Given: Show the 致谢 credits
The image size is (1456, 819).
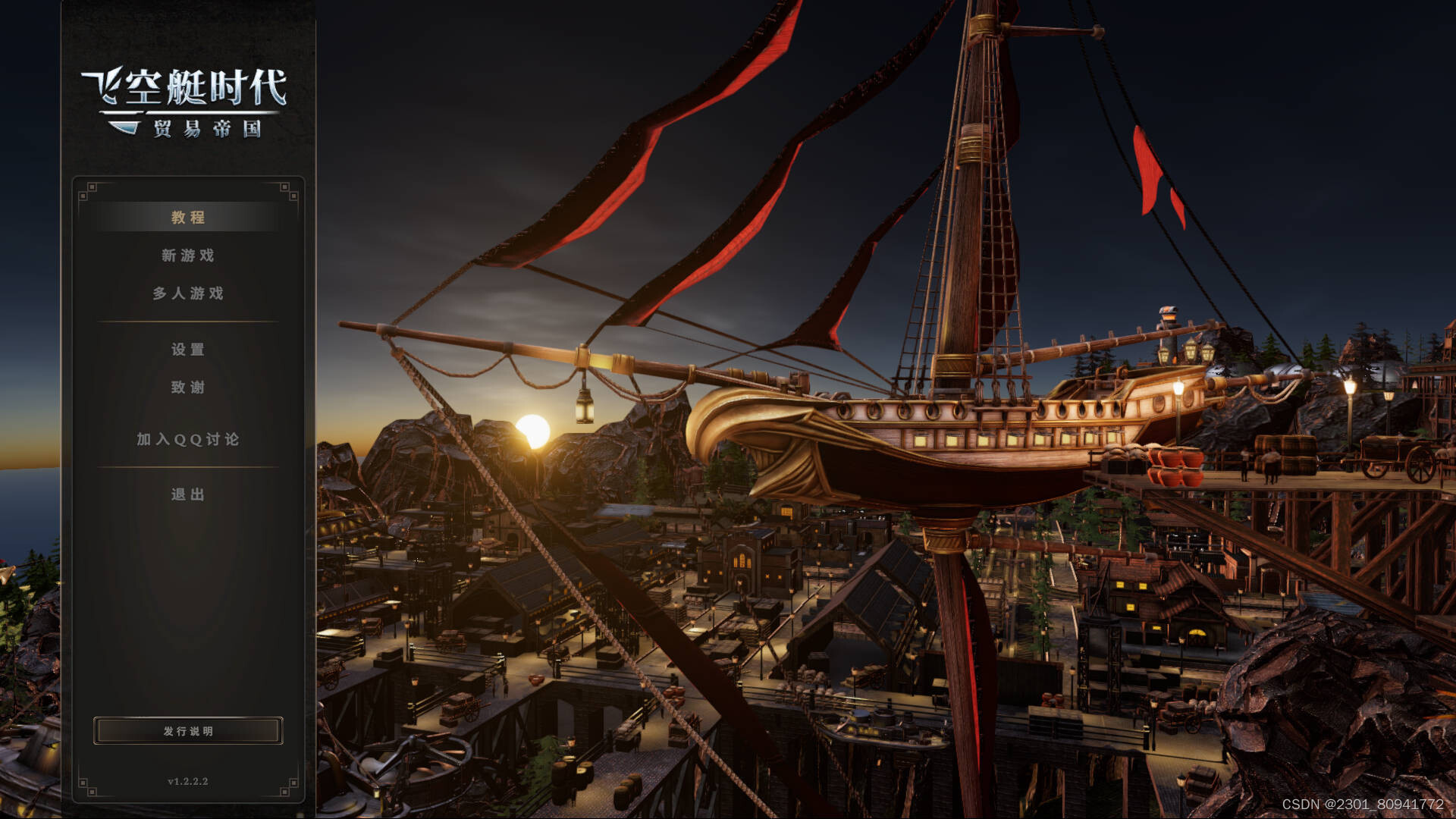Looking at the screenshot, I should [188, 388].
